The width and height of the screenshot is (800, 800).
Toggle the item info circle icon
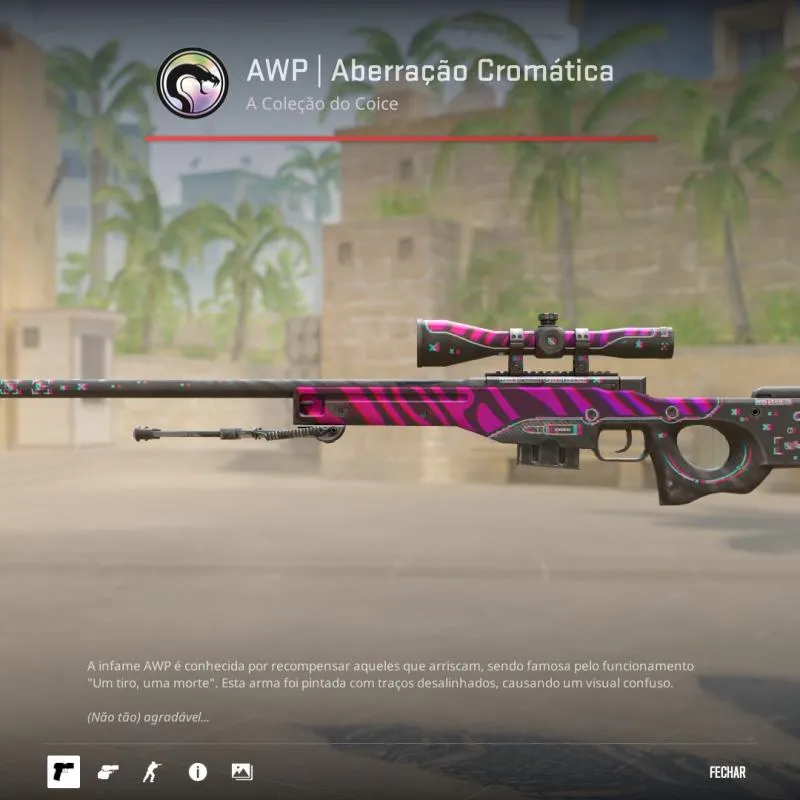[198, 771]
